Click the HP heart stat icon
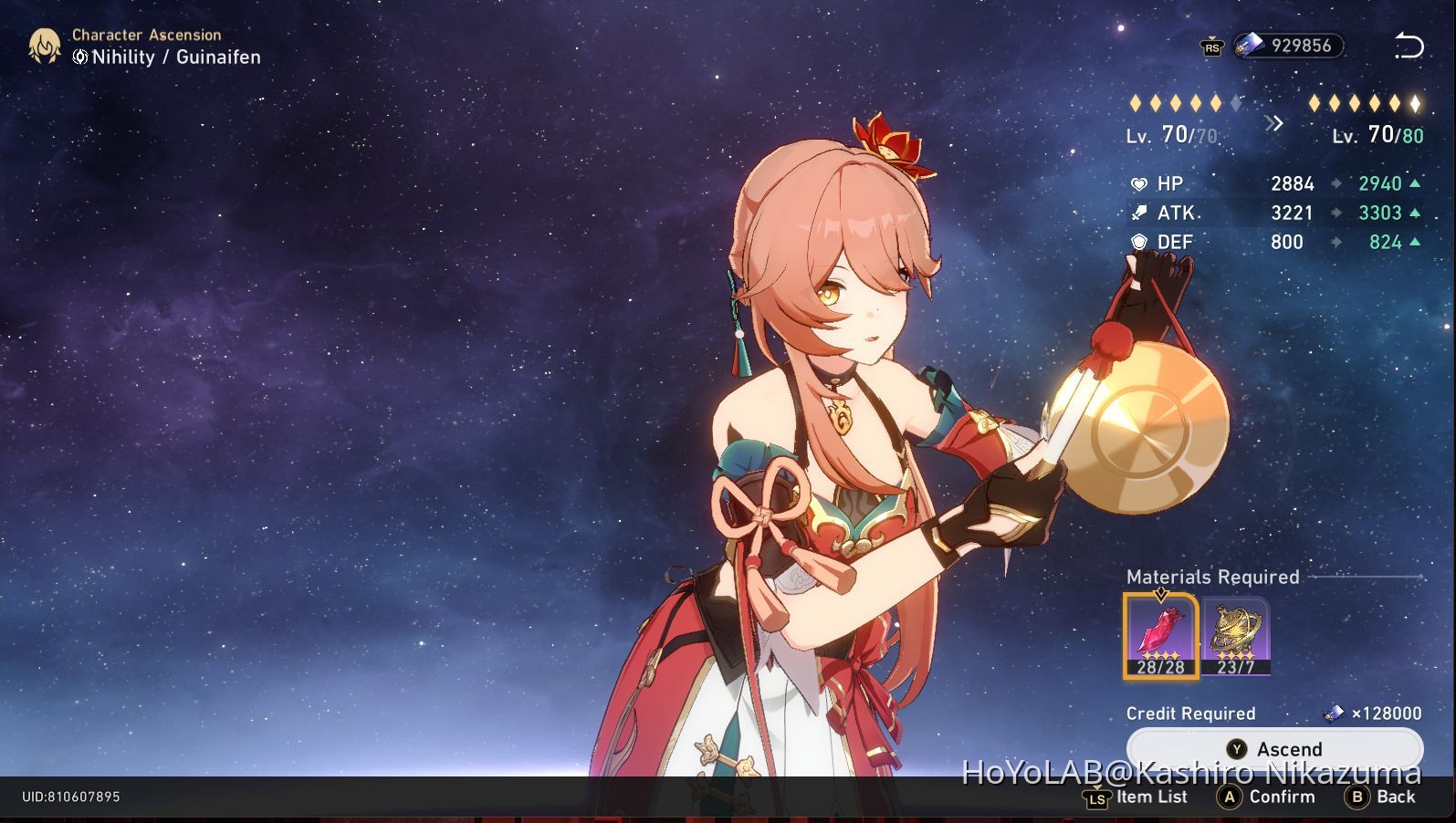Image resolution: width=1456 pixels, height=823 pixels. (x=1140, y=183)
